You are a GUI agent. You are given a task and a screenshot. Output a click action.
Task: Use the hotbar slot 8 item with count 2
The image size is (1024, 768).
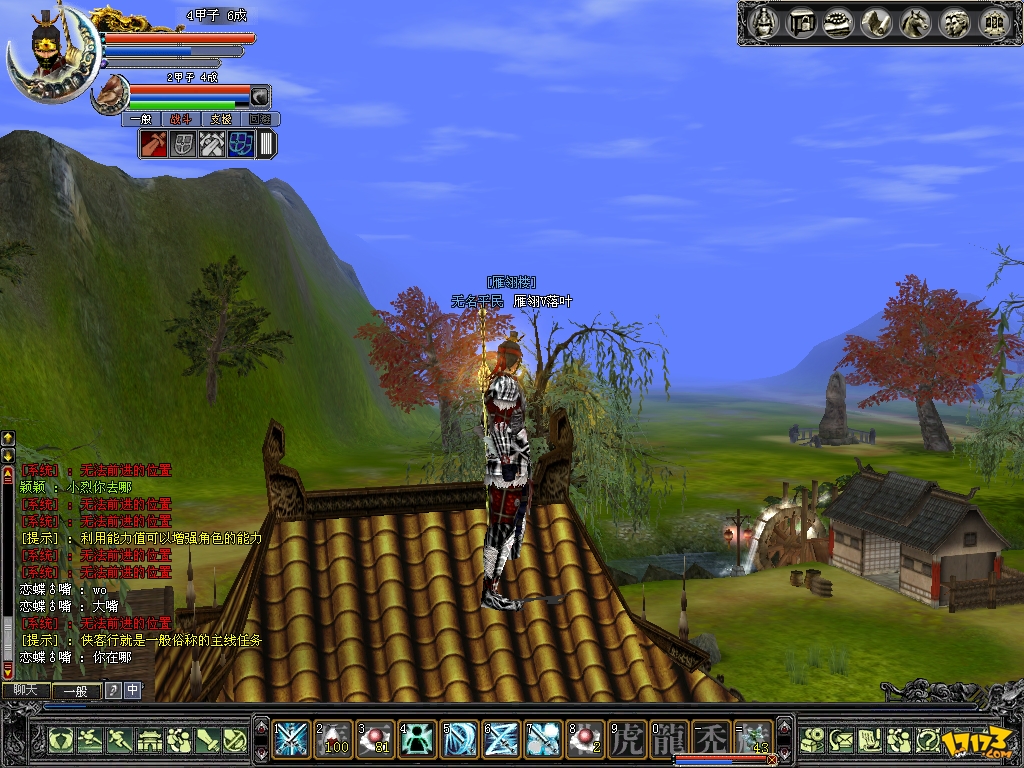click(585, 738)
